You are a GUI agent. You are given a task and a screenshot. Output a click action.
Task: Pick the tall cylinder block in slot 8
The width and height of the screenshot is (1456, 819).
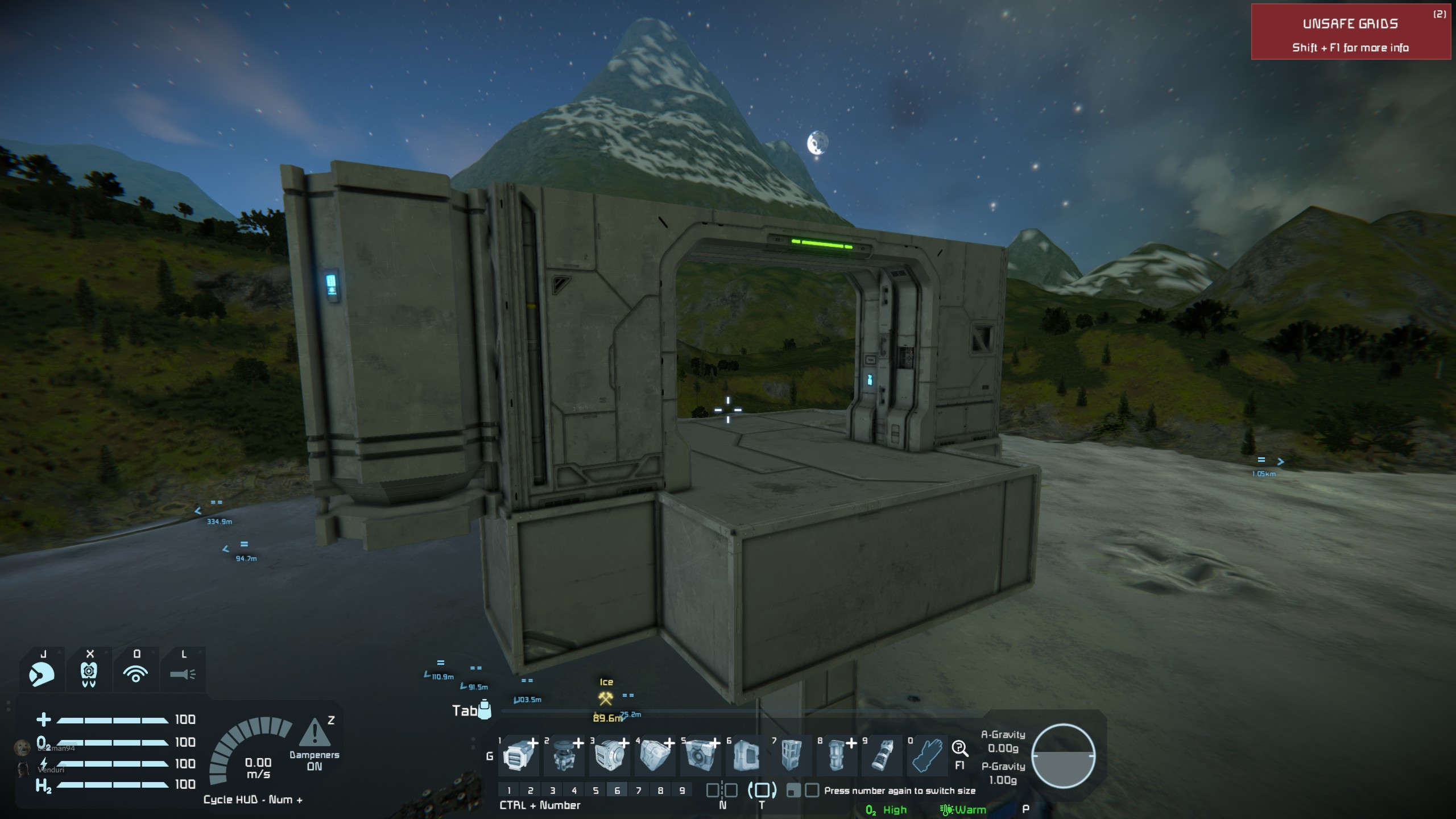tap(837, 756)
